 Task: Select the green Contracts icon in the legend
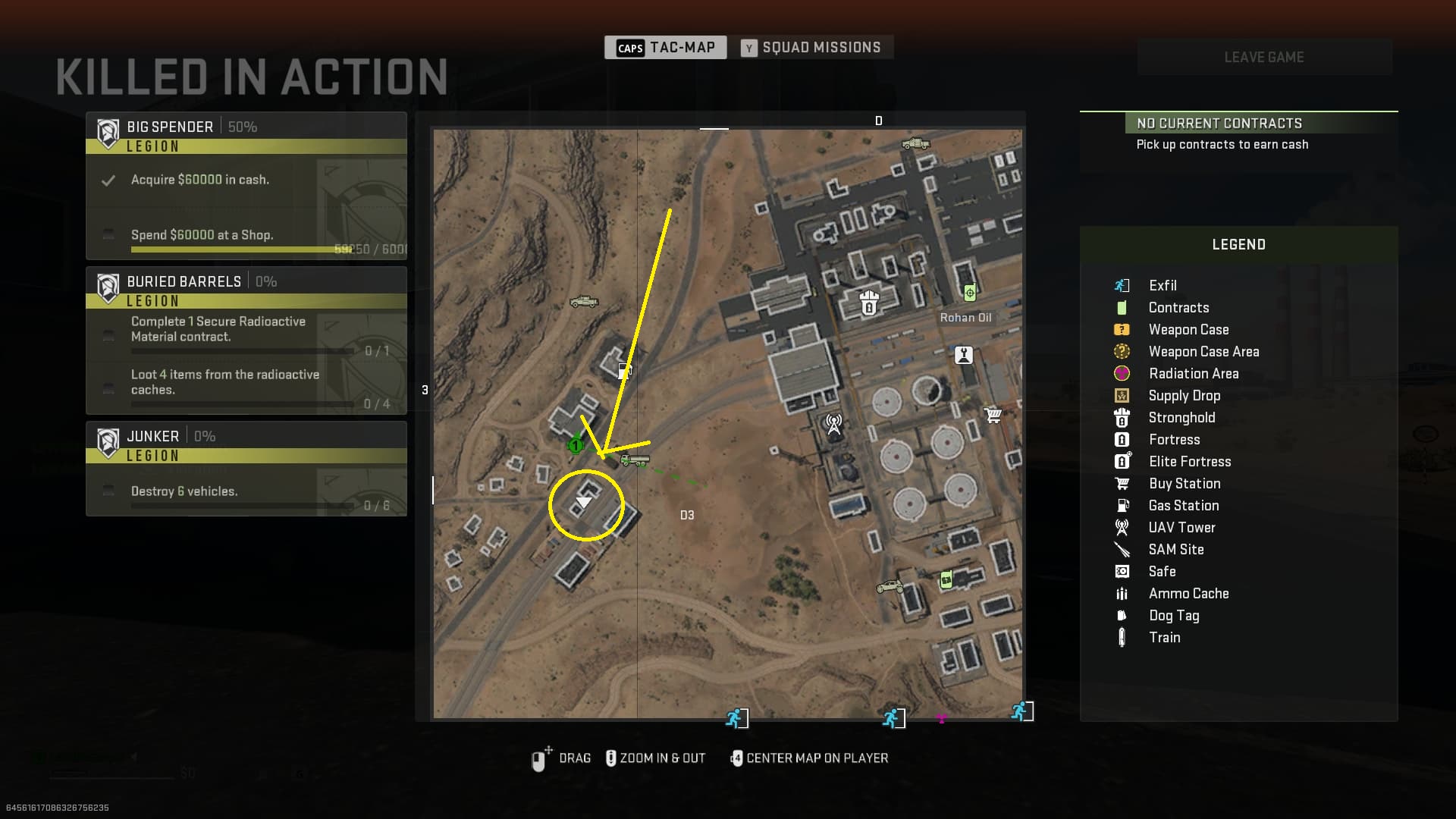coord(1122,307)
